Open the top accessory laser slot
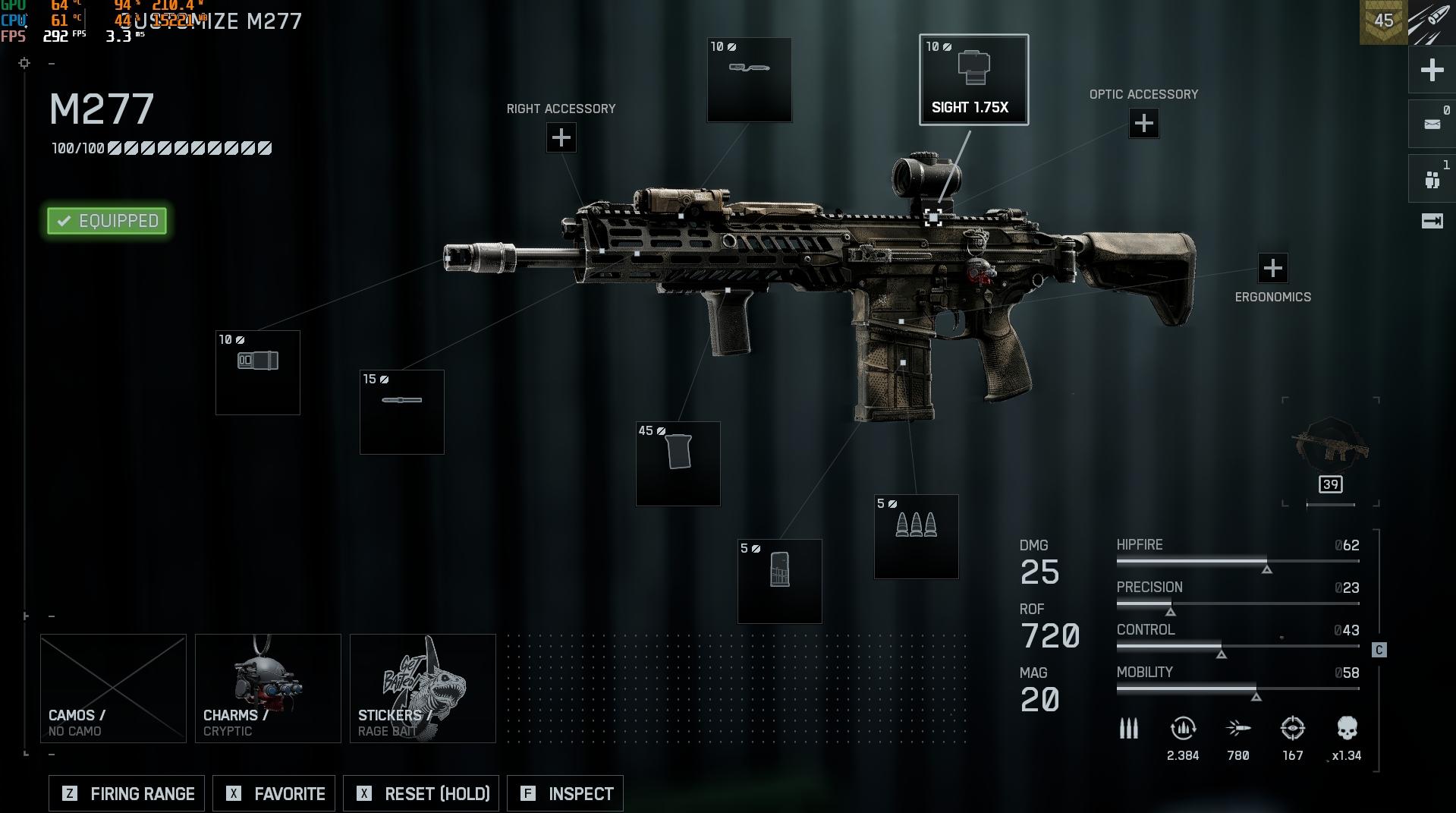 click(750, 80)
